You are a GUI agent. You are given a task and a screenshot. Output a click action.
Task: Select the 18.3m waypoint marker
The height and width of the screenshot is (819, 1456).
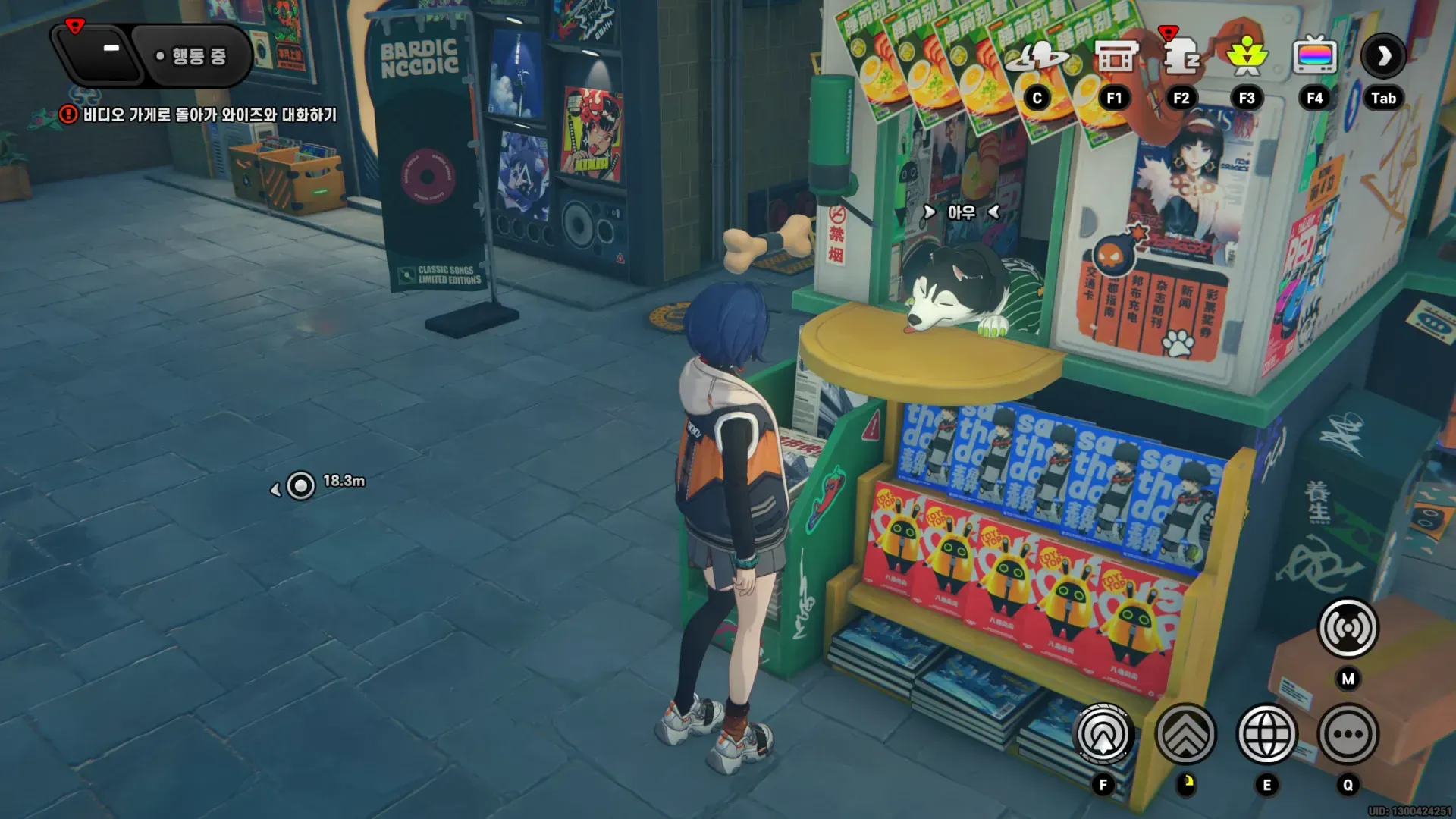tap(301, 485)
